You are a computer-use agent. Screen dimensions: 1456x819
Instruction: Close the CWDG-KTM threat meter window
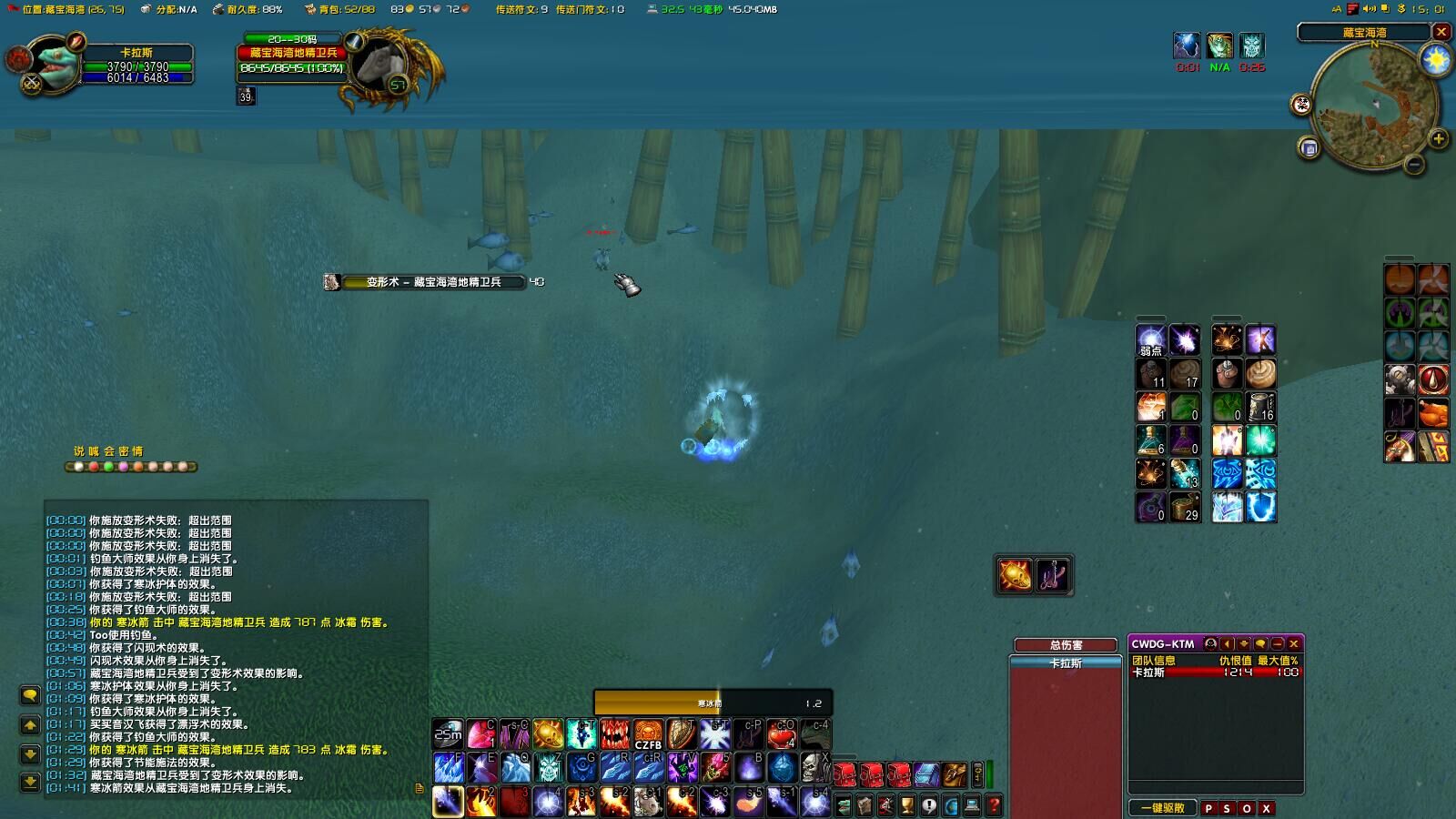1294,643
